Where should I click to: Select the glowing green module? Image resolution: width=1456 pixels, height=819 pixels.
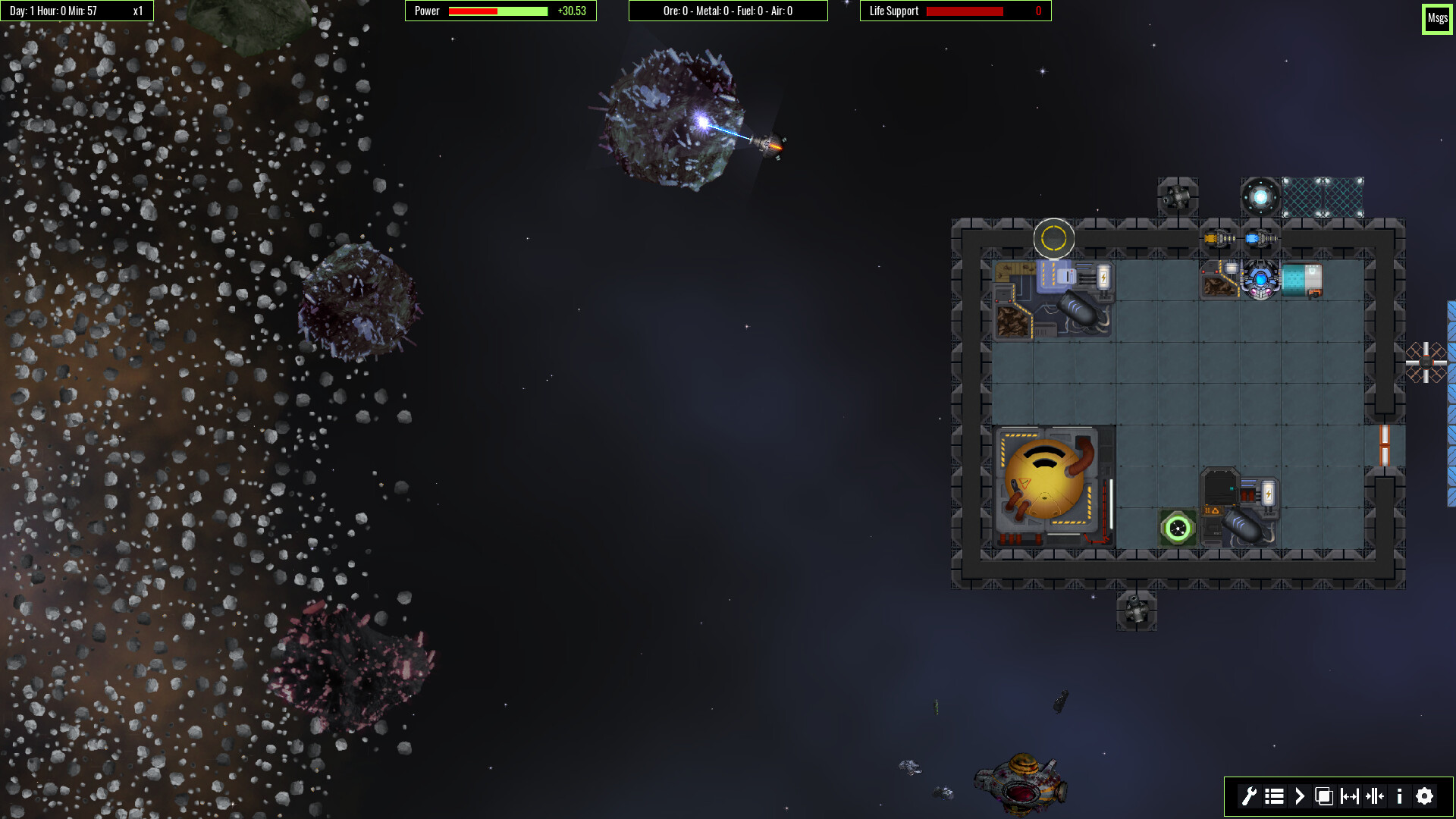tap(1176, 527)
